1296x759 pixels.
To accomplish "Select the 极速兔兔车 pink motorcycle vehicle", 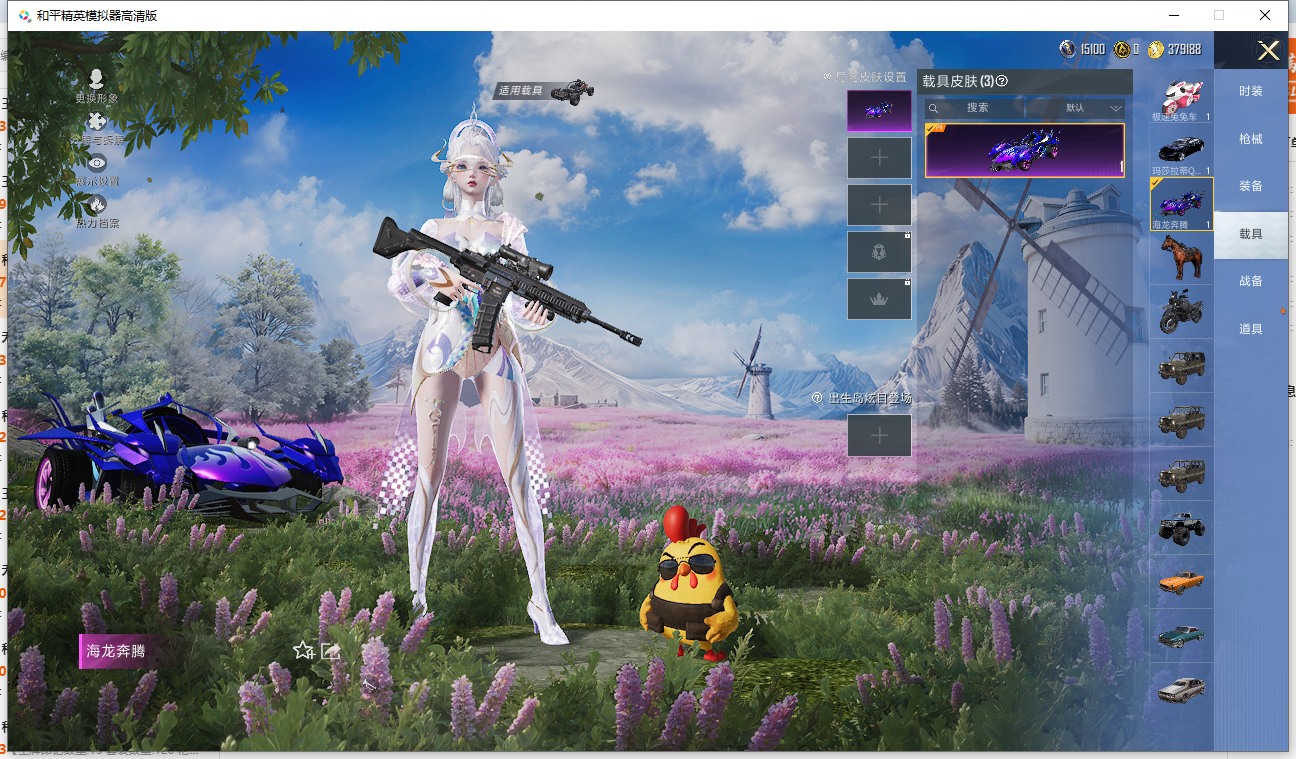I will coord(1181,98).
